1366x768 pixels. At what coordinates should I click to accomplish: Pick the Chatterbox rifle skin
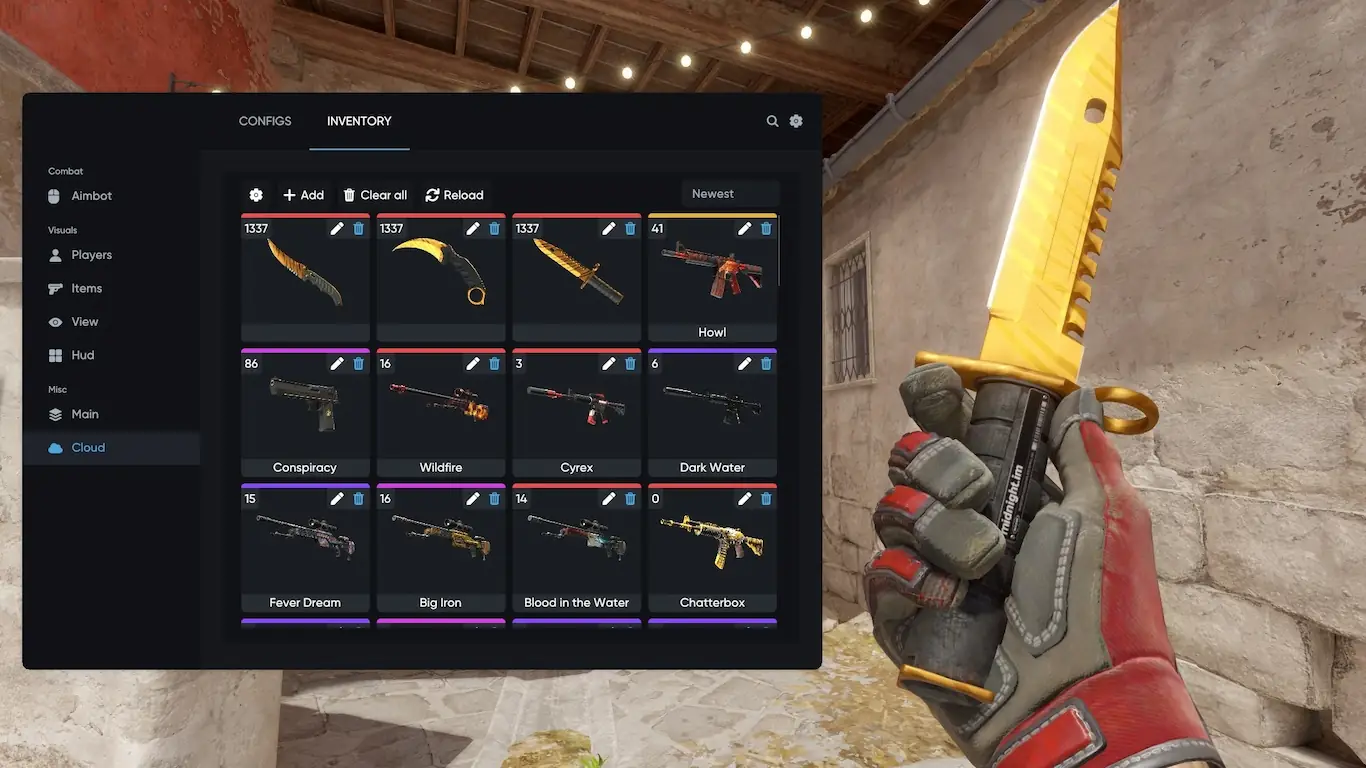(x=712, y=550)
